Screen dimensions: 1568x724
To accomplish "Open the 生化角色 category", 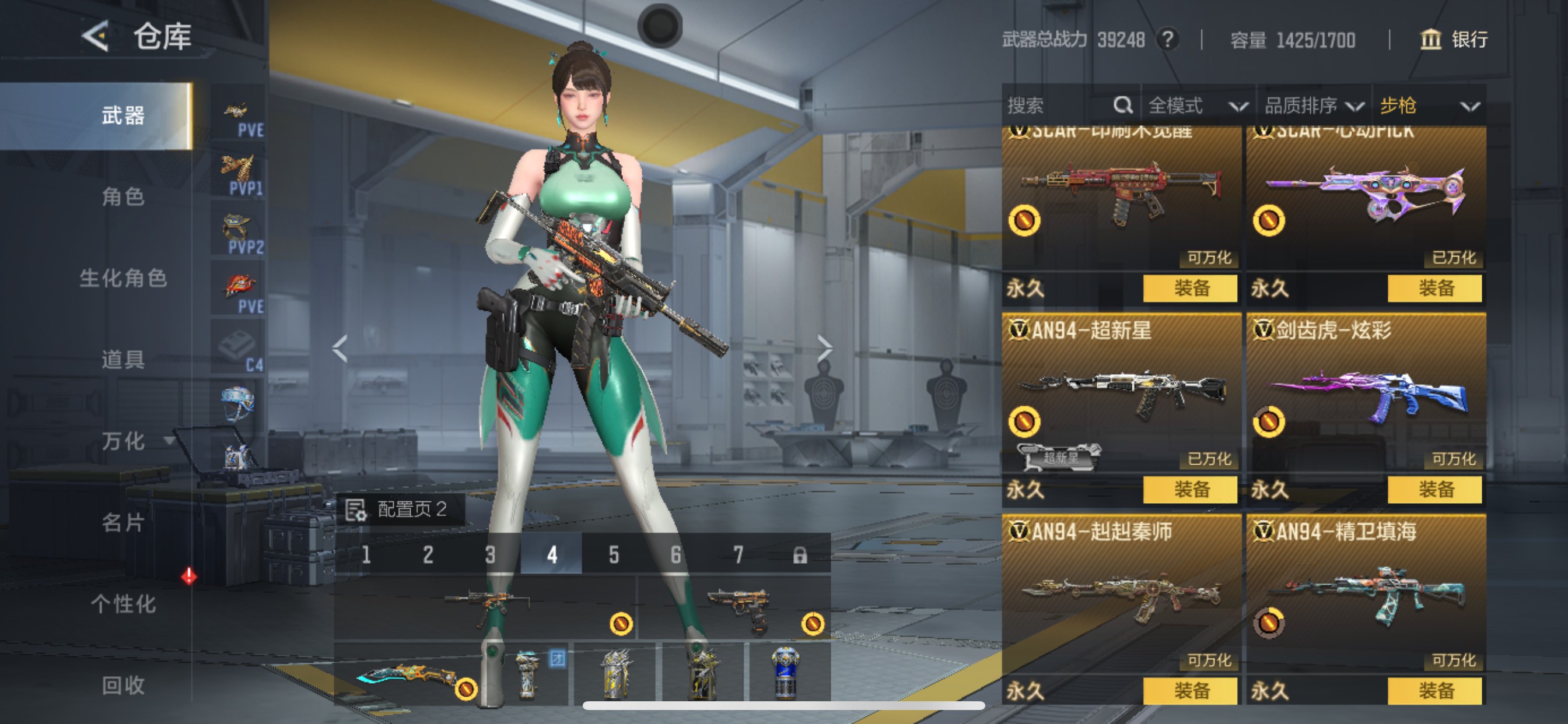I will pos(123,278).
